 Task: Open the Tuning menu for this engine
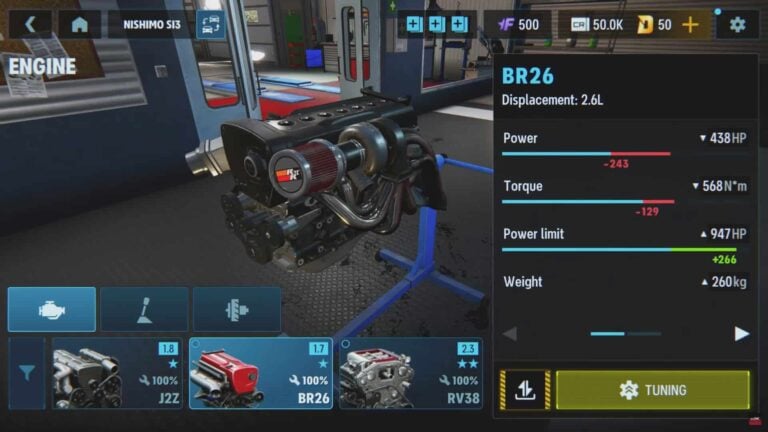652,390
